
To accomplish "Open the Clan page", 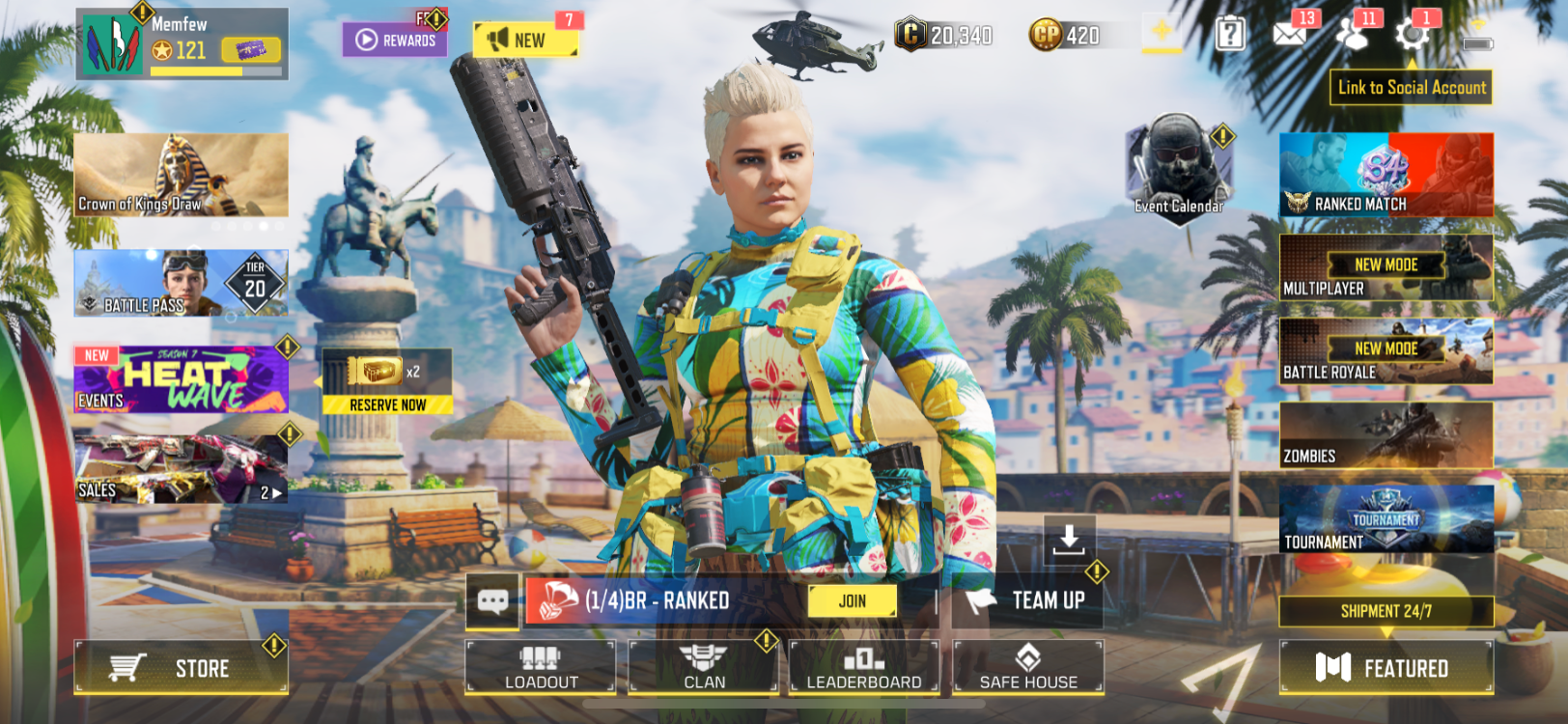I will [704, 666].
